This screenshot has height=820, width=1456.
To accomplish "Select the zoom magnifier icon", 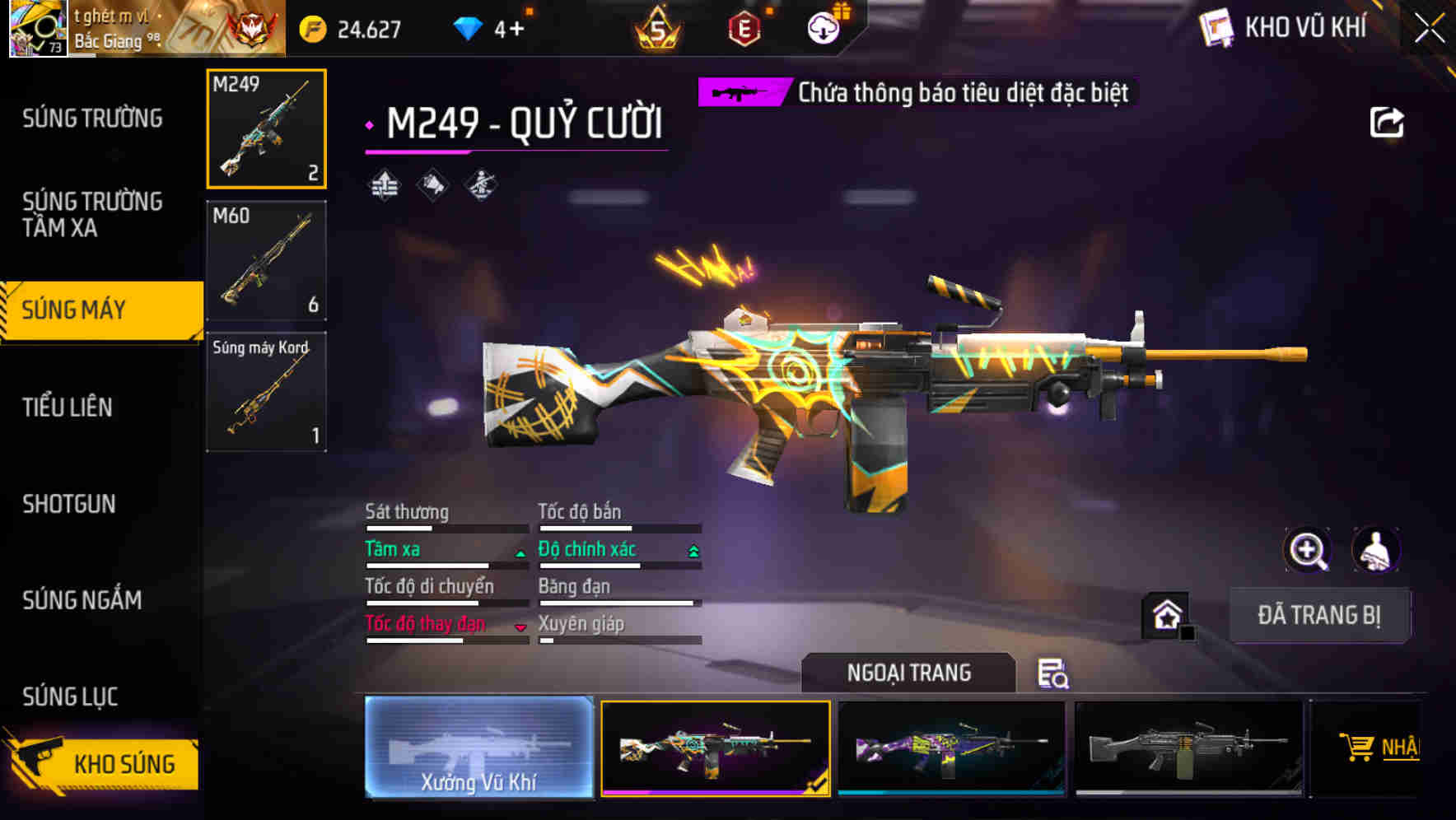I will click(x=1309, y=550).
